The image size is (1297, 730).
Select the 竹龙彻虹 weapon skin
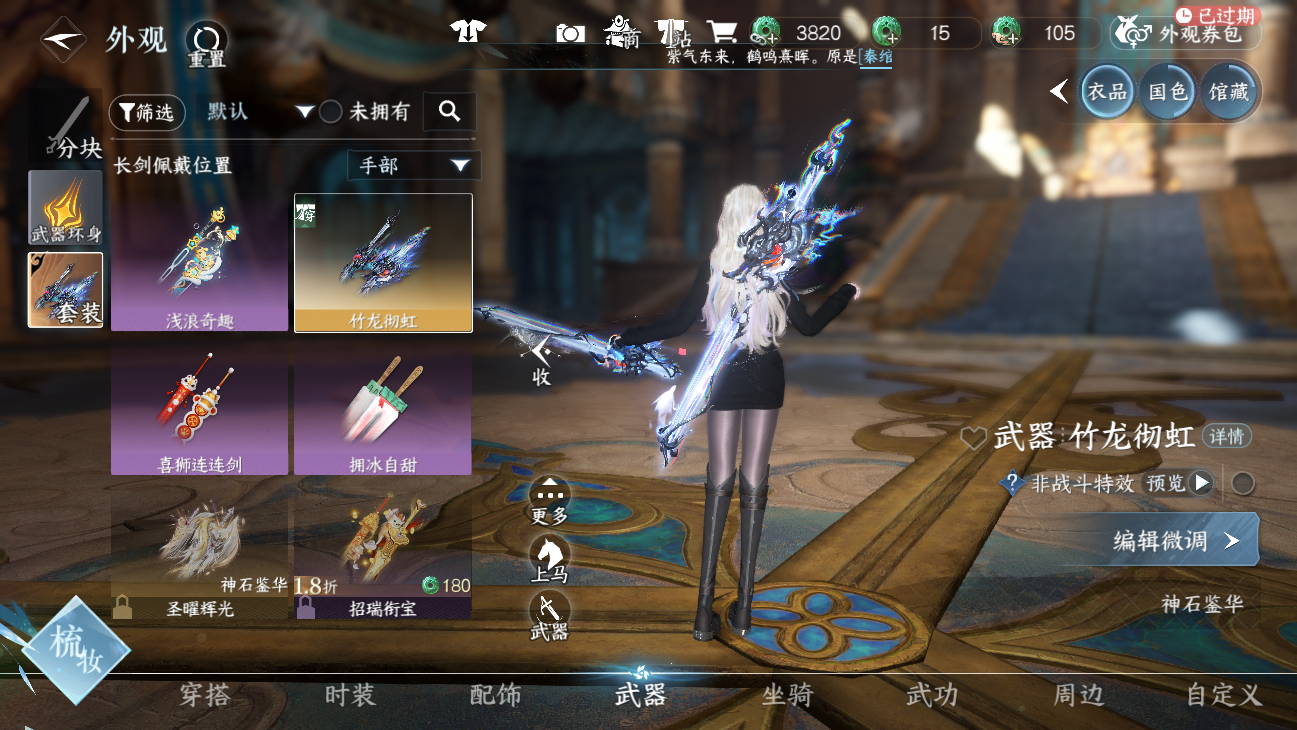[383, 262]
